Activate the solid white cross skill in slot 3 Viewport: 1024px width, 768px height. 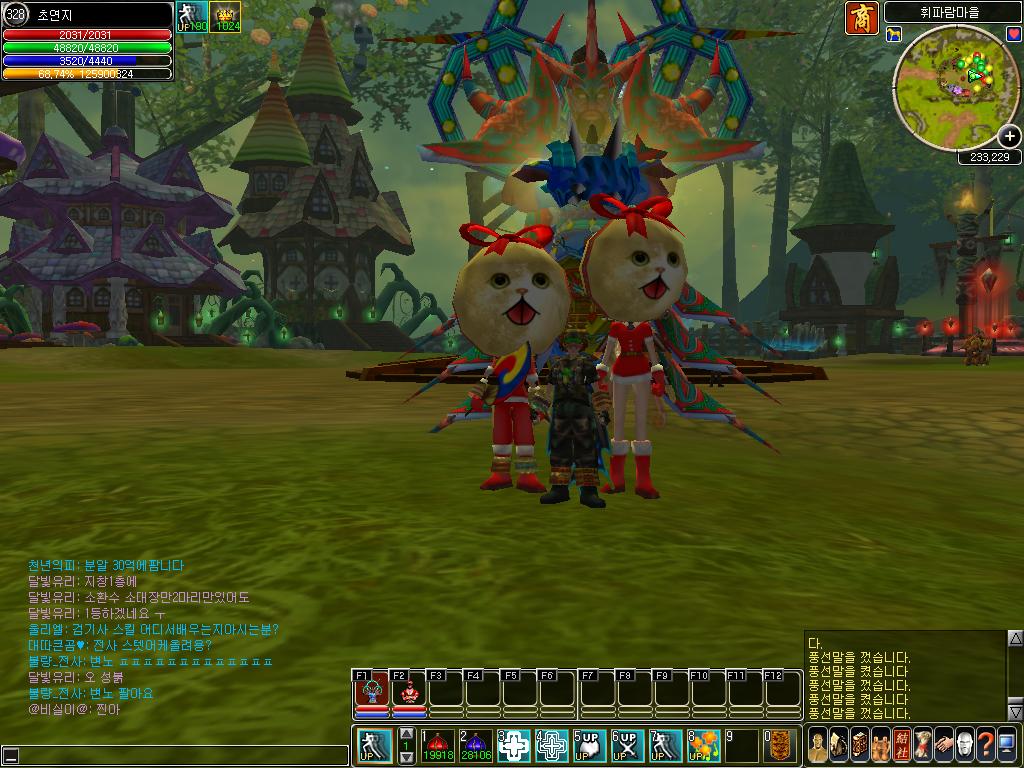(514, 745)
